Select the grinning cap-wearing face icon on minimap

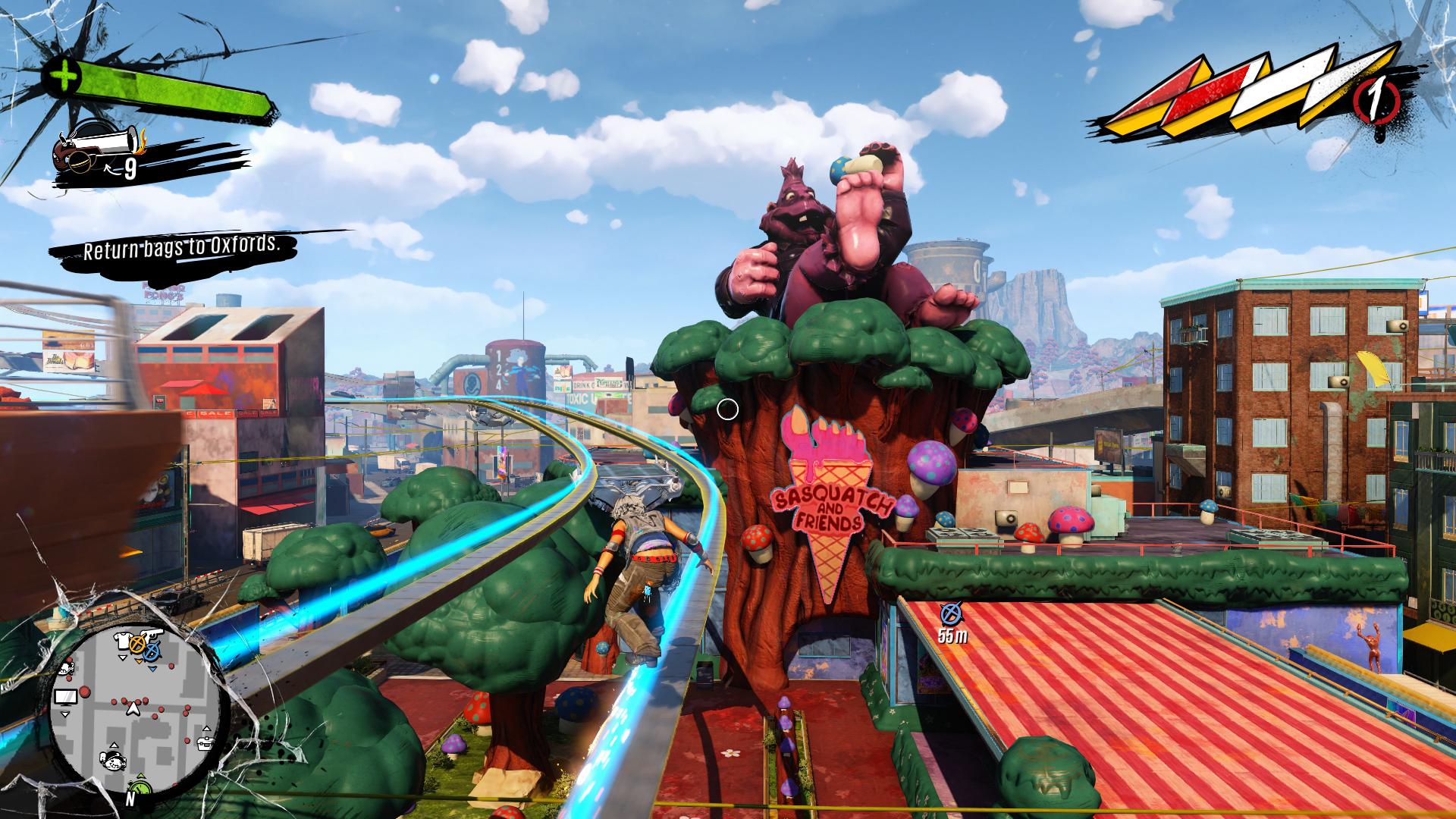[115, 761]
